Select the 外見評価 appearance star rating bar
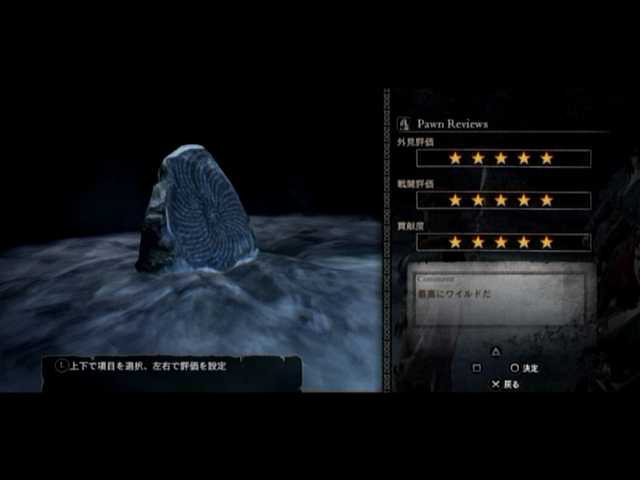Image resolution: width=640 pixels, height=480 pixels. tap(502, 158)
